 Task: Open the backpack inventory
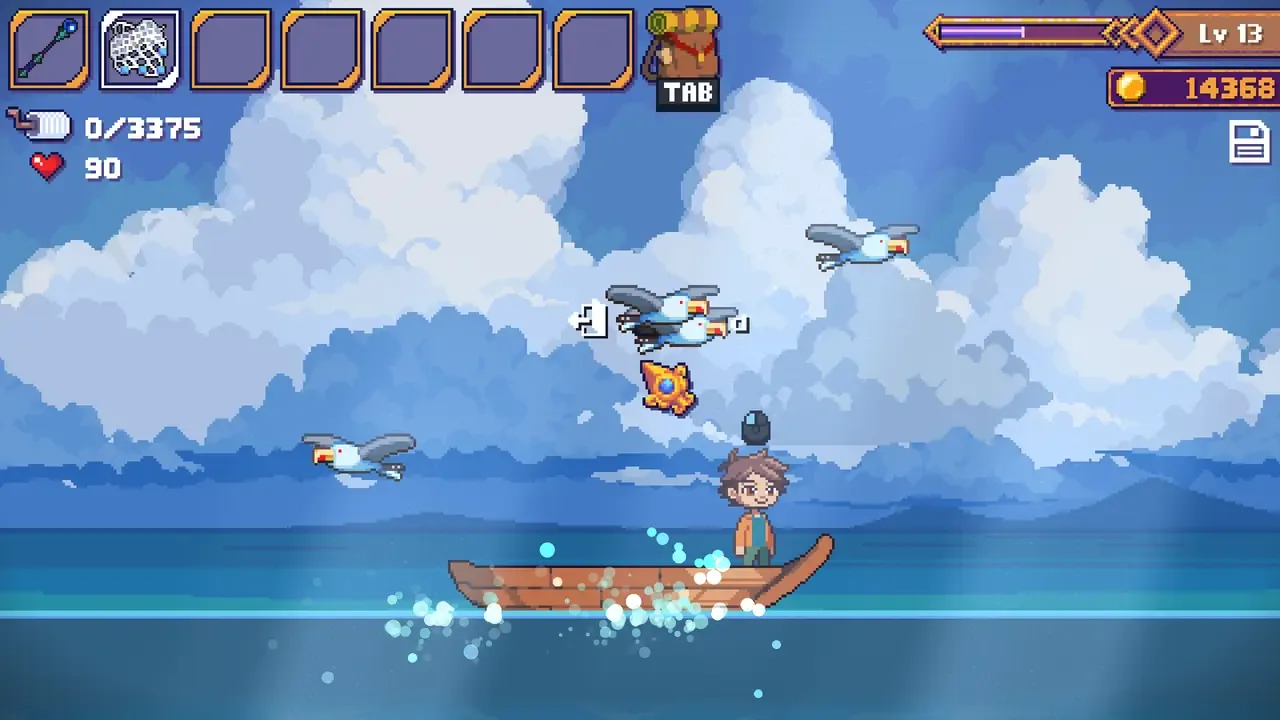click(x=684, y=55)
